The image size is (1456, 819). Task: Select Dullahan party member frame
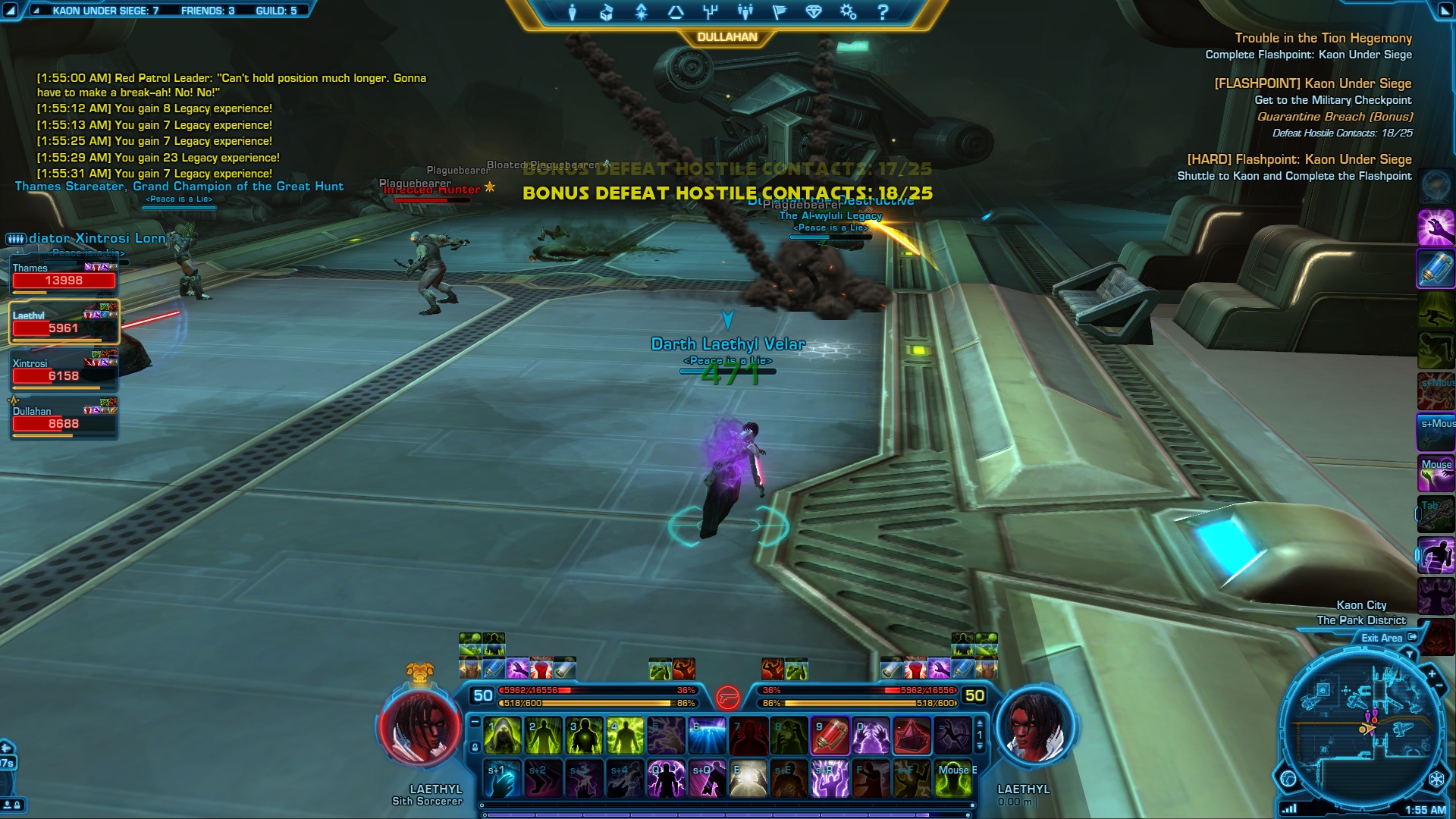[x=64, y=419]
